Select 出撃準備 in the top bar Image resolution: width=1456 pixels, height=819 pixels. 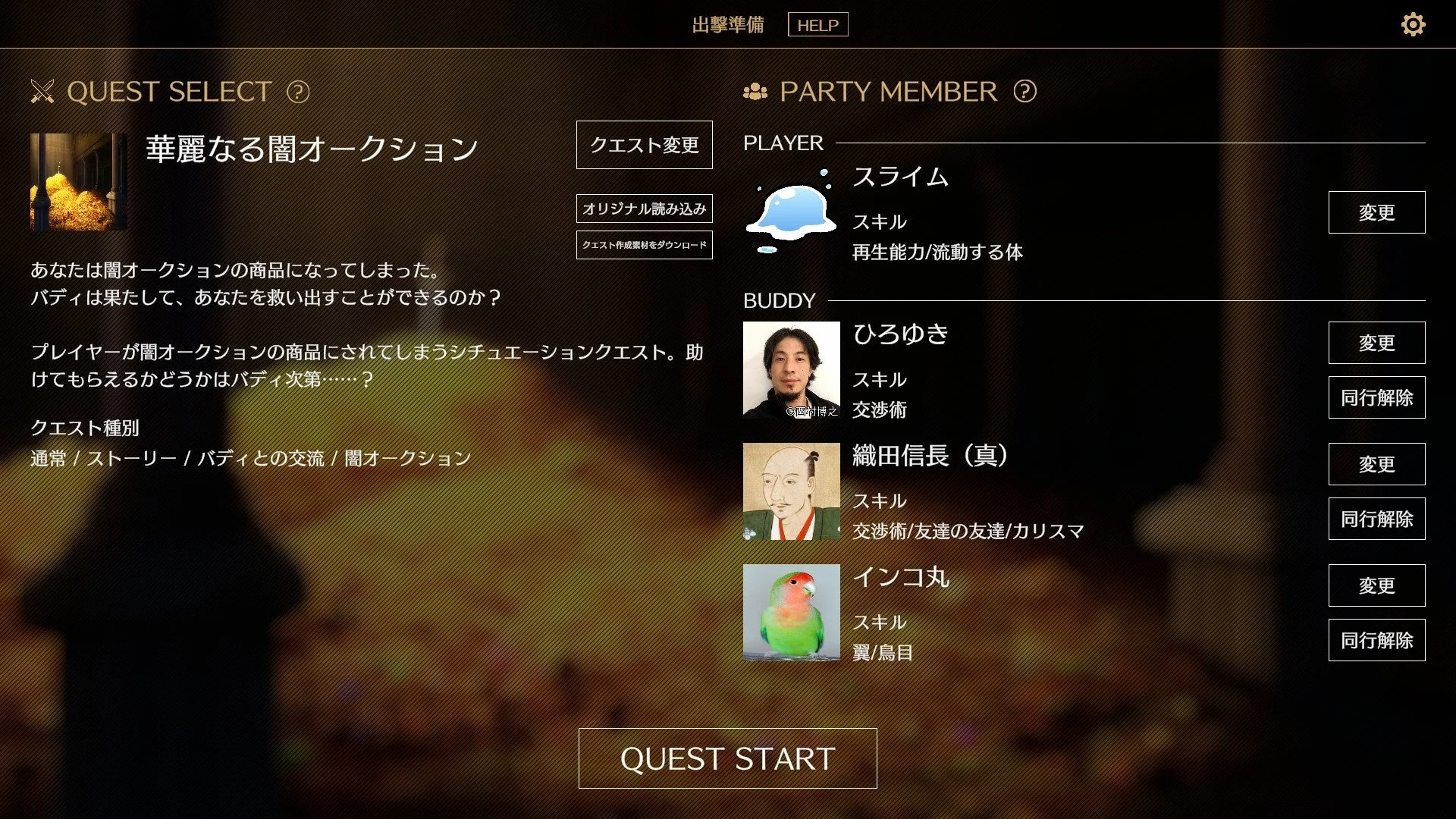click(x=728, y=24)
